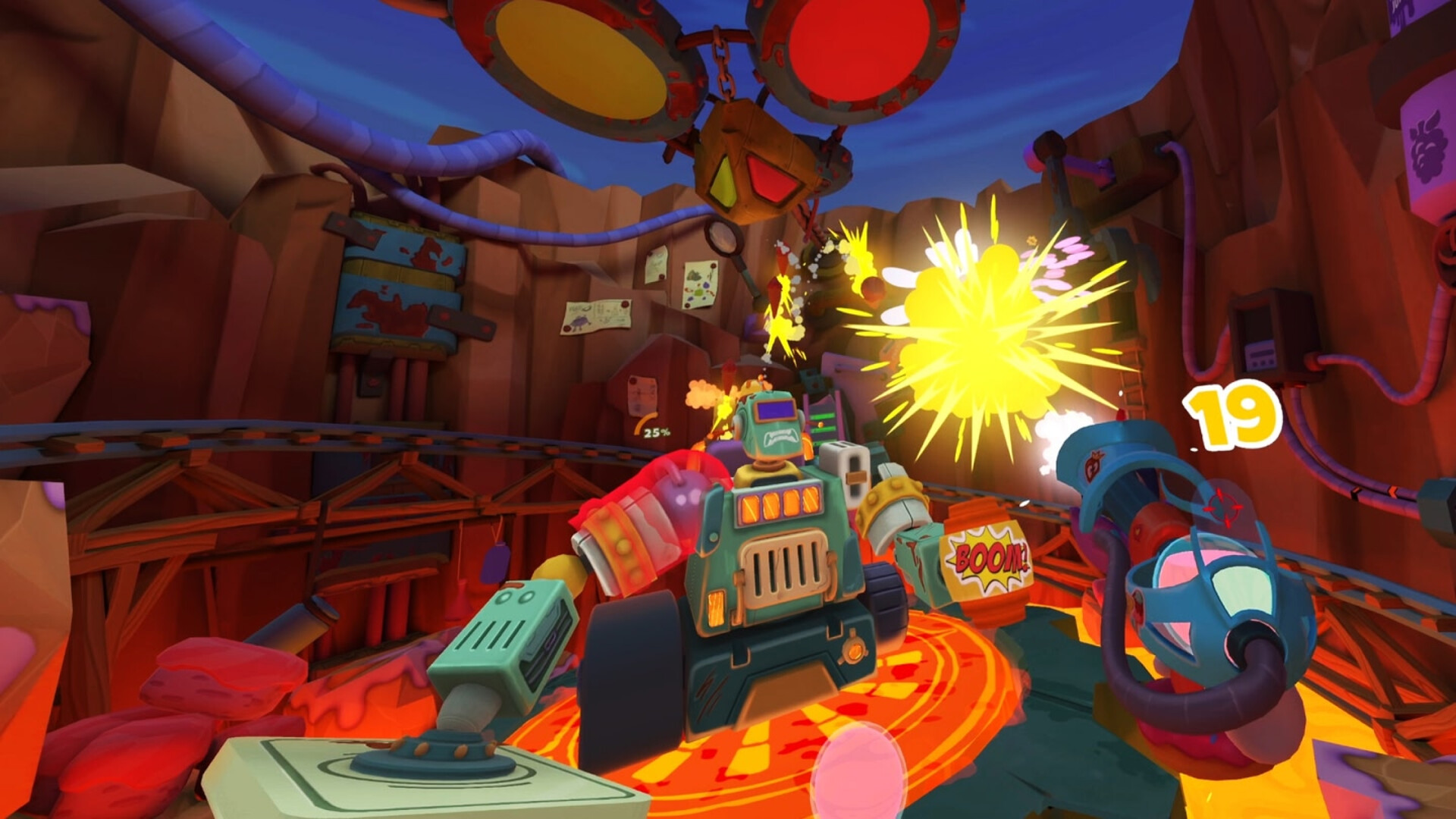Click the purple dog tag hanging under the bridge
Image resolution: width=1456 pixels, height=819 pixels.
(495, 563)
